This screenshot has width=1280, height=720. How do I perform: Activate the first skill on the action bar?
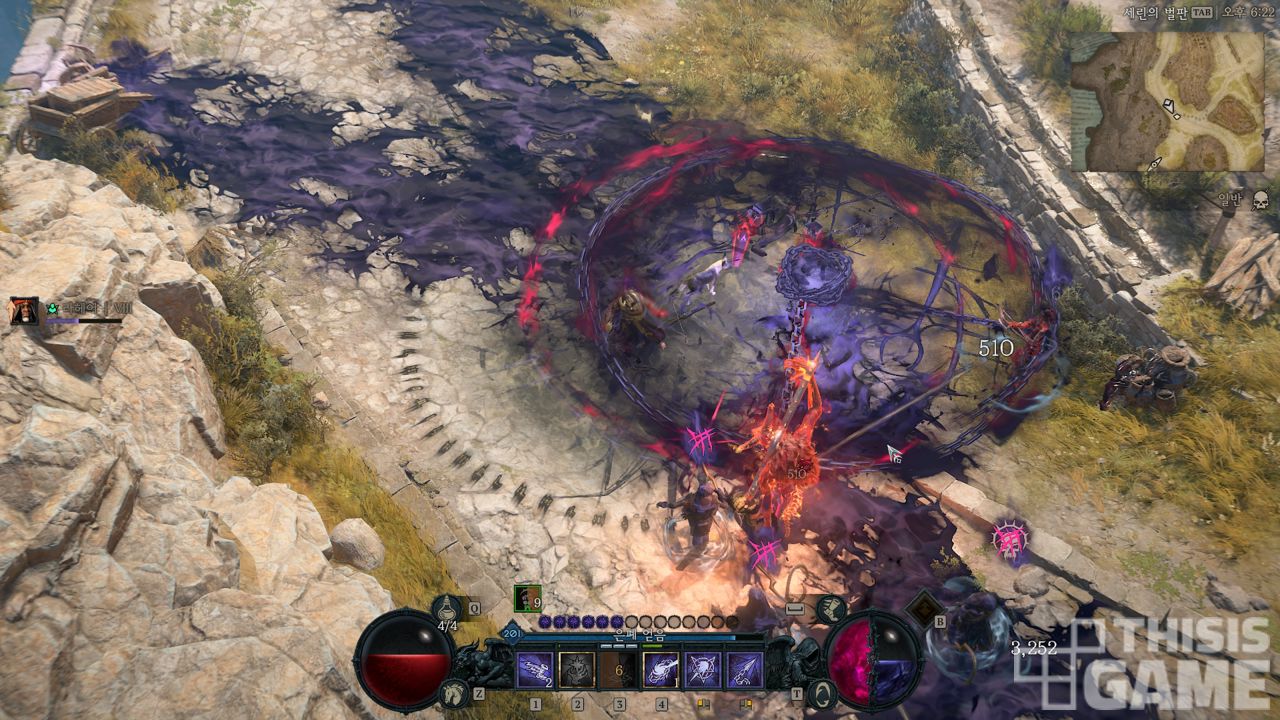tap(534, 670)
